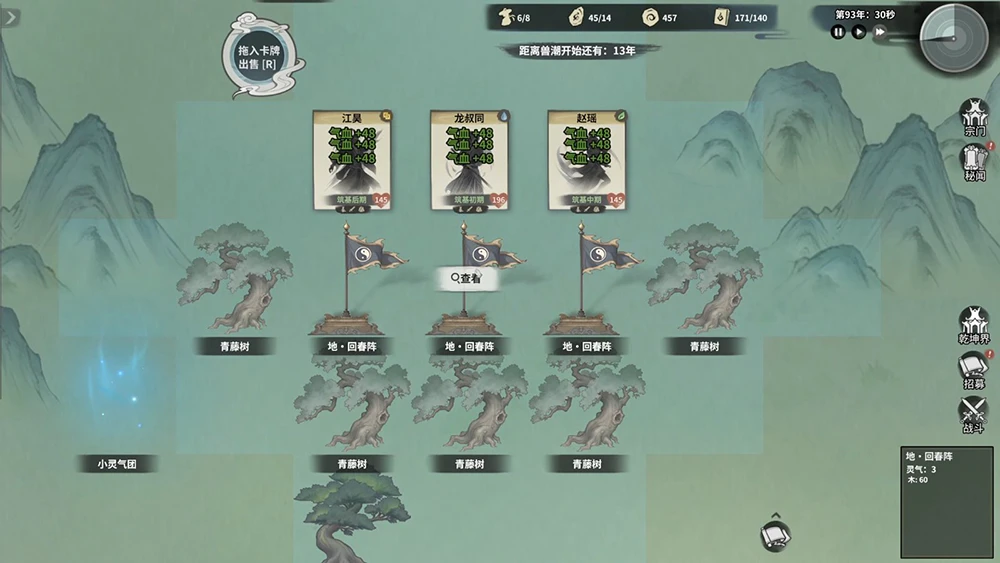Open the 战斗 battle menu
This screenshot has width=1000, height=563.
pos(974,415)
